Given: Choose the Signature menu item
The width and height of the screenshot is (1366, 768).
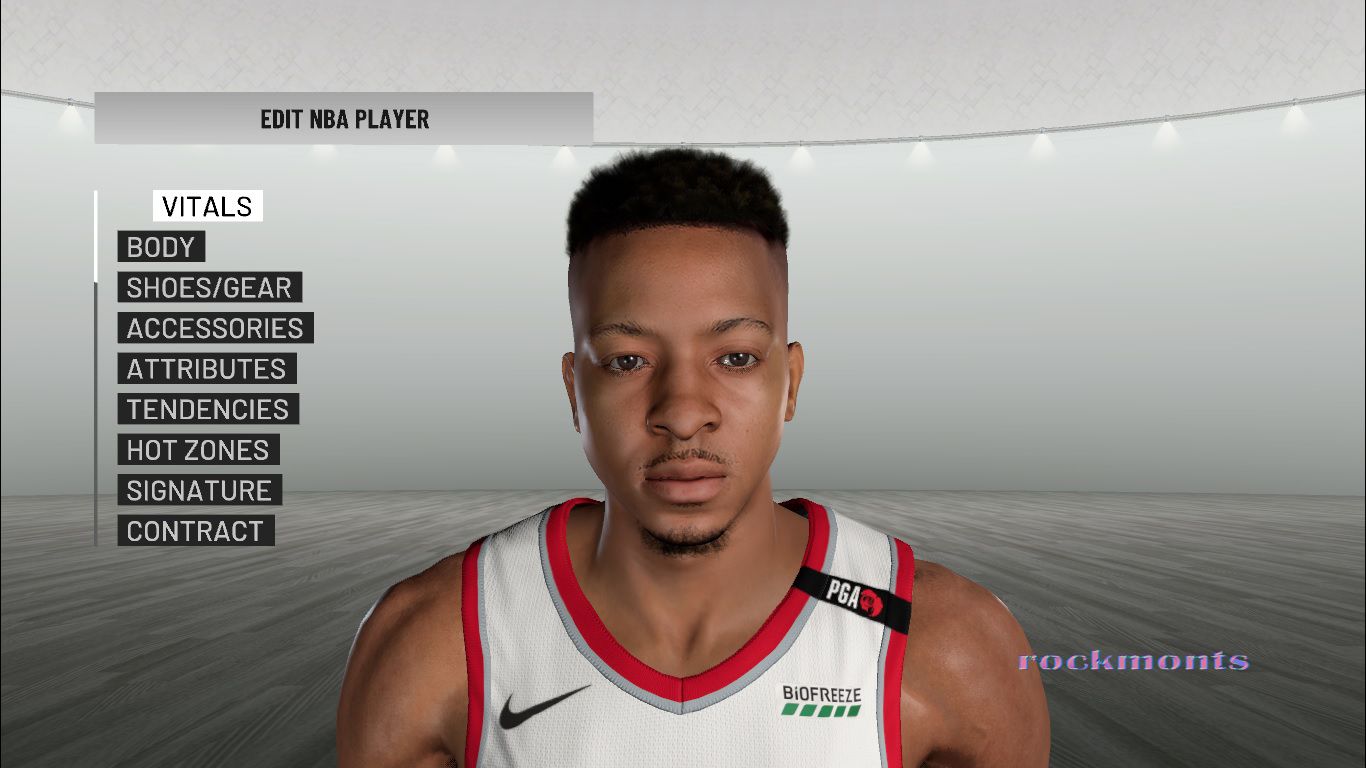Looking at the screenshot, I should 199,490.
